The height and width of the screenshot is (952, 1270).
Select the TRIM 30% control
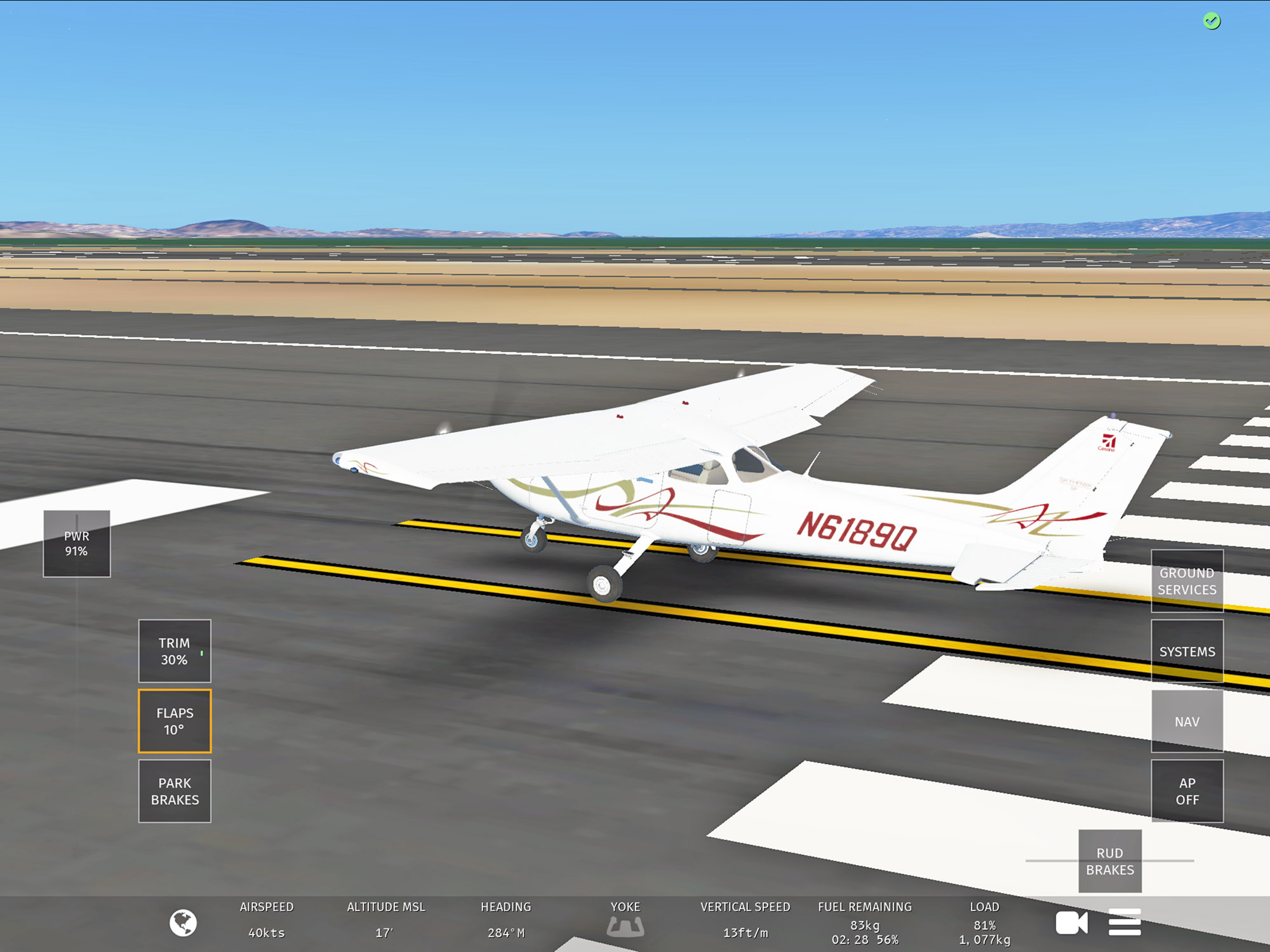(x=175, y=651)
